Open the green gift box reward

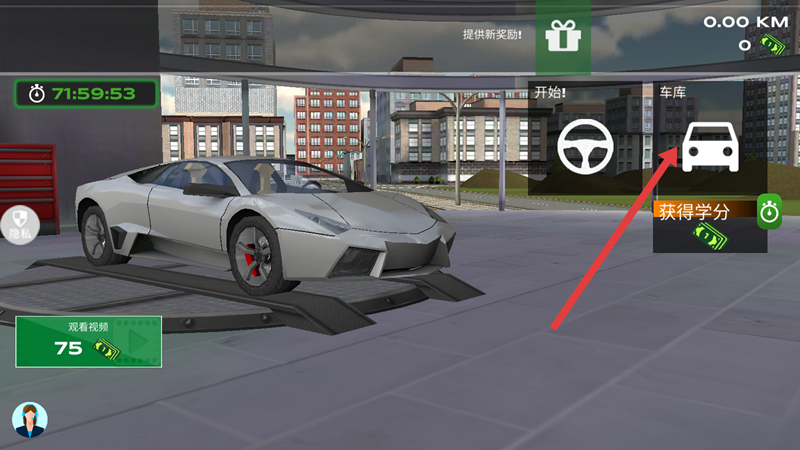tap(563, 37)
